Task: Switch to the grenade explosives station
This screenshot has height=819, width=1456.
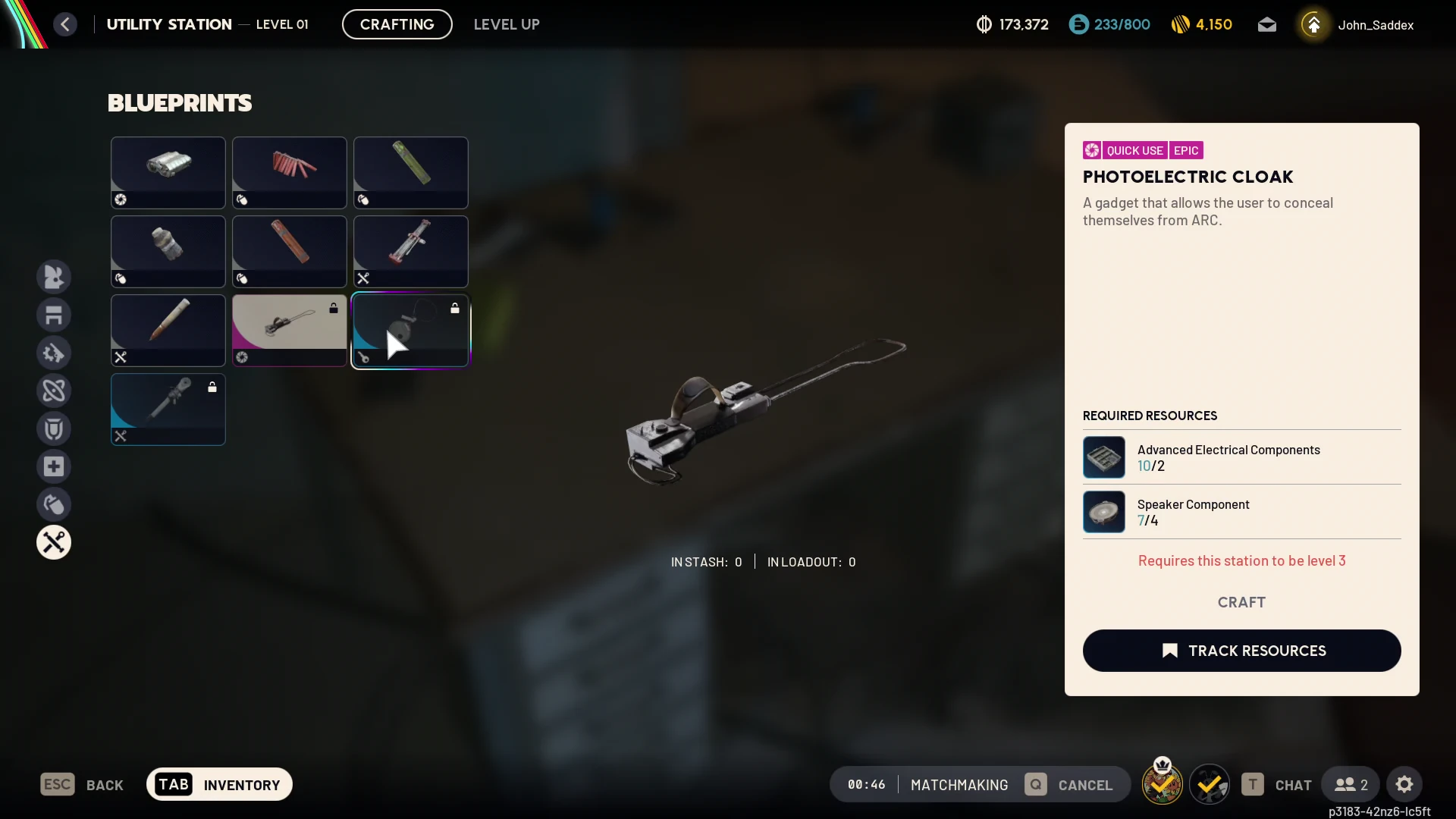Action: click(x=54, y=504)
